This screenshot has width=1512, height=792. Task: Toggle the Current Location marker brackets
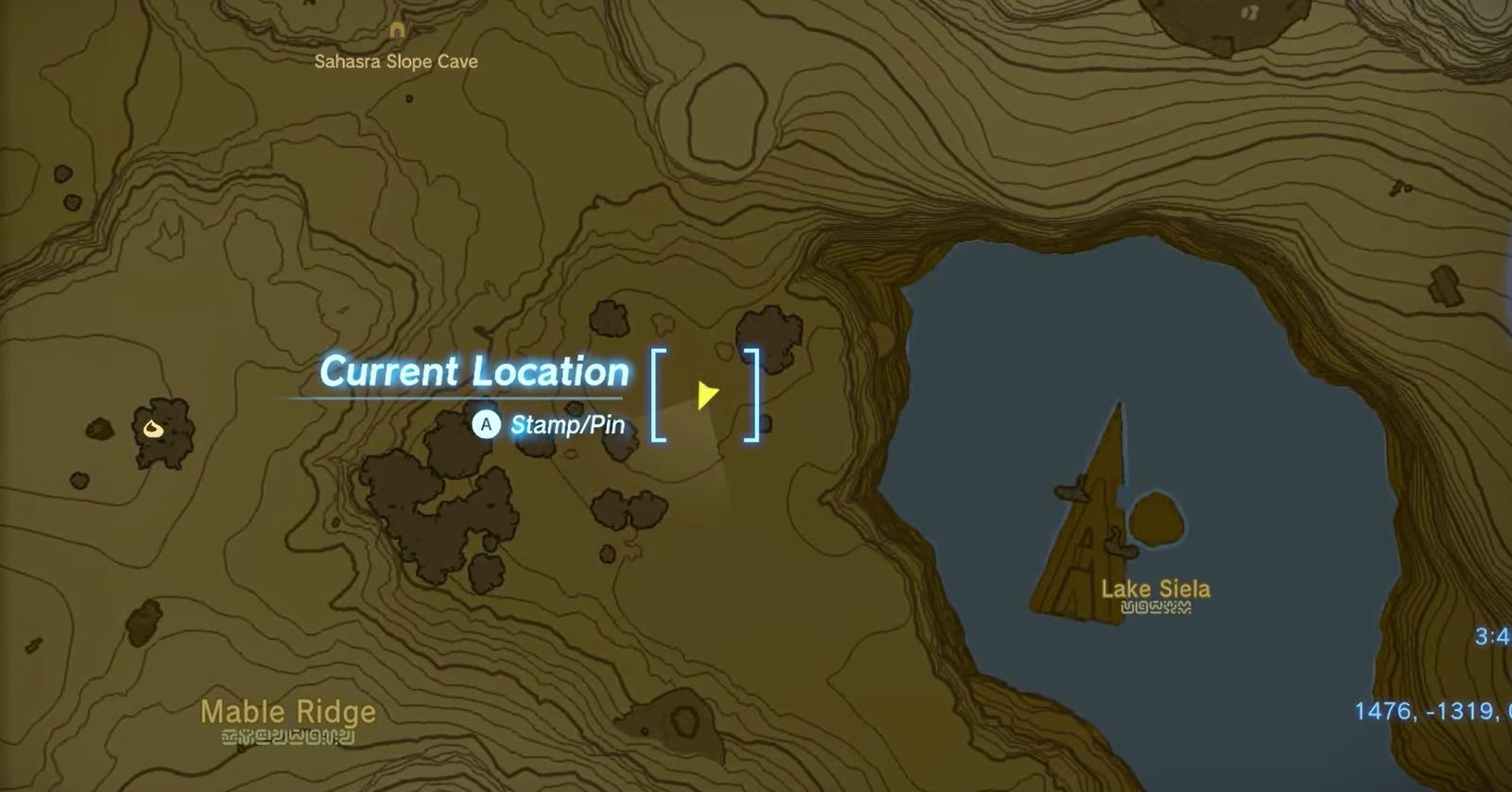(x=707, y=392)
